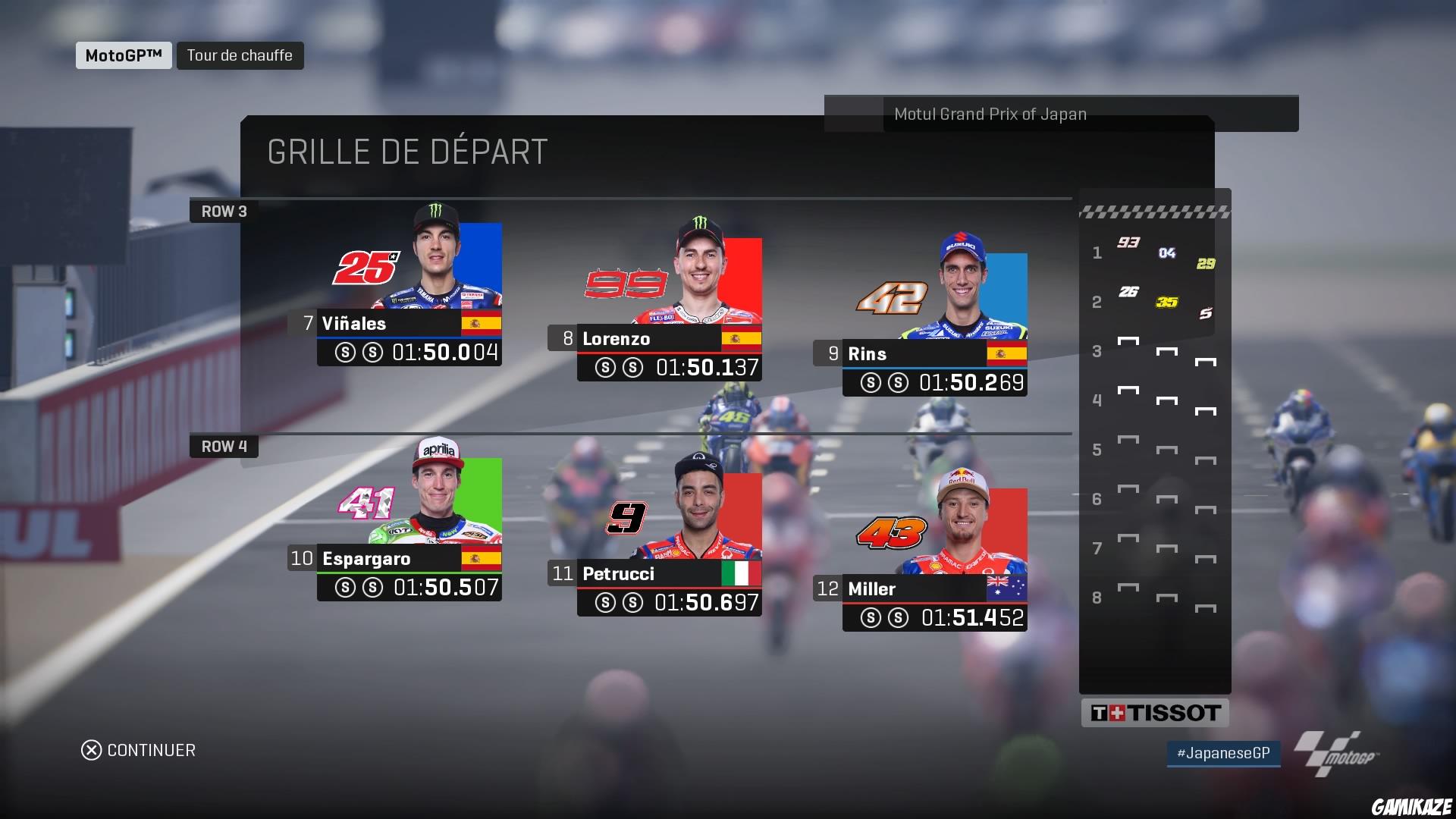This screenshot has height=819, width=1456.
Task: Select the soft tyre icon under Viñales
Action: point(347,352)
